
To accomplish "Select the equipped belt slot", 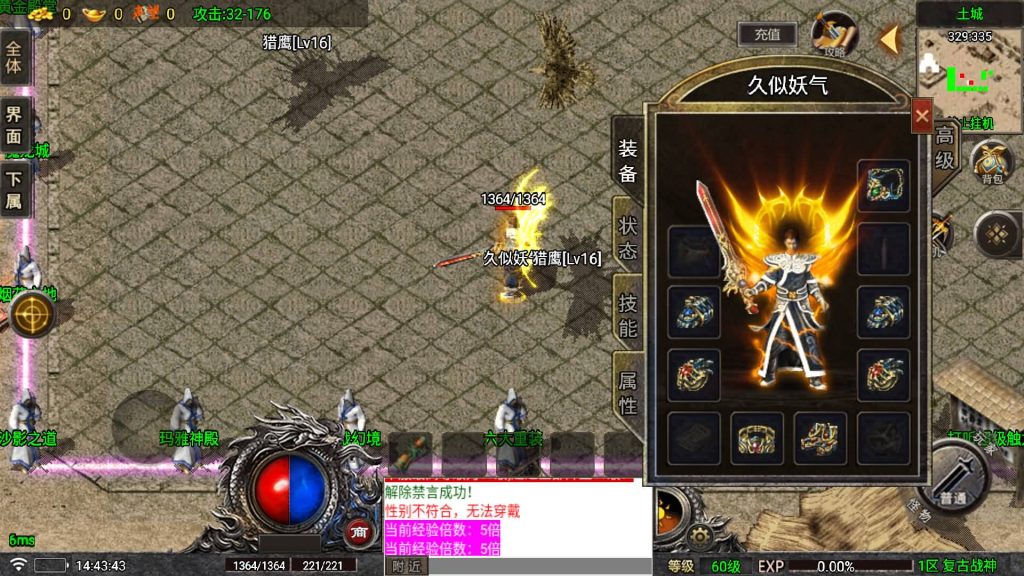I will pyautogui.click(x=757, y=438).
